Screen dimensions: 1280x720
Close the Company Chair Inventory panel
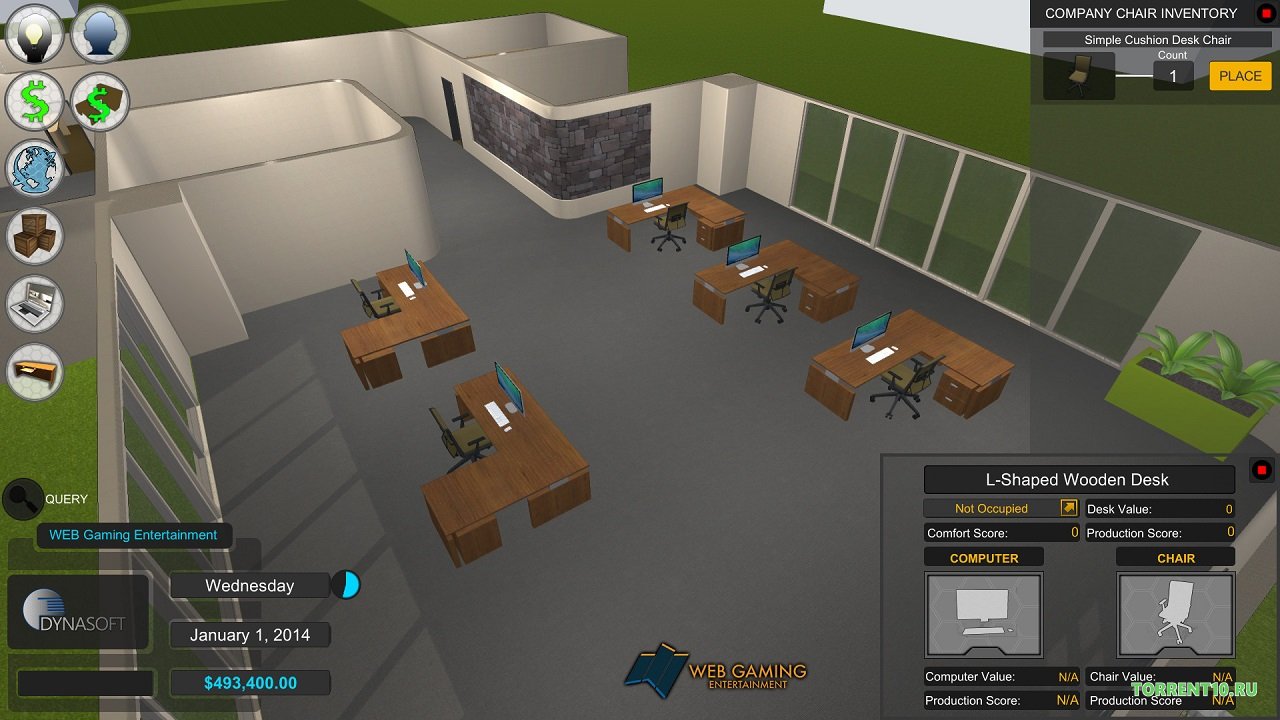(1265, 14)
